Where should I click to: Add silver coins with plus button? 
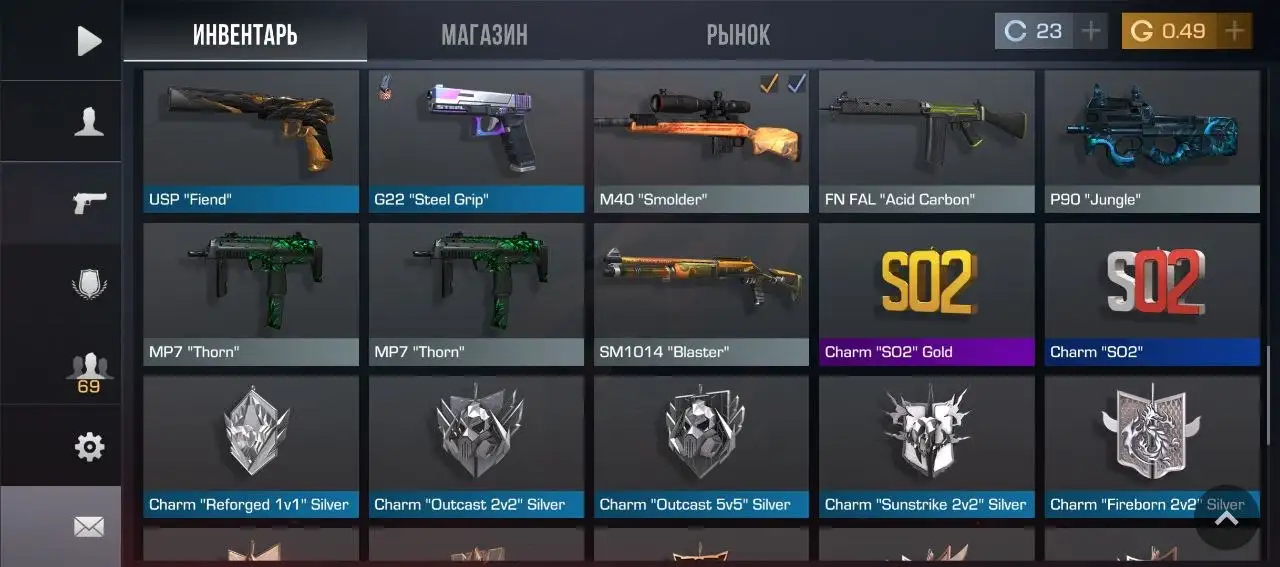pos(1091,31)
